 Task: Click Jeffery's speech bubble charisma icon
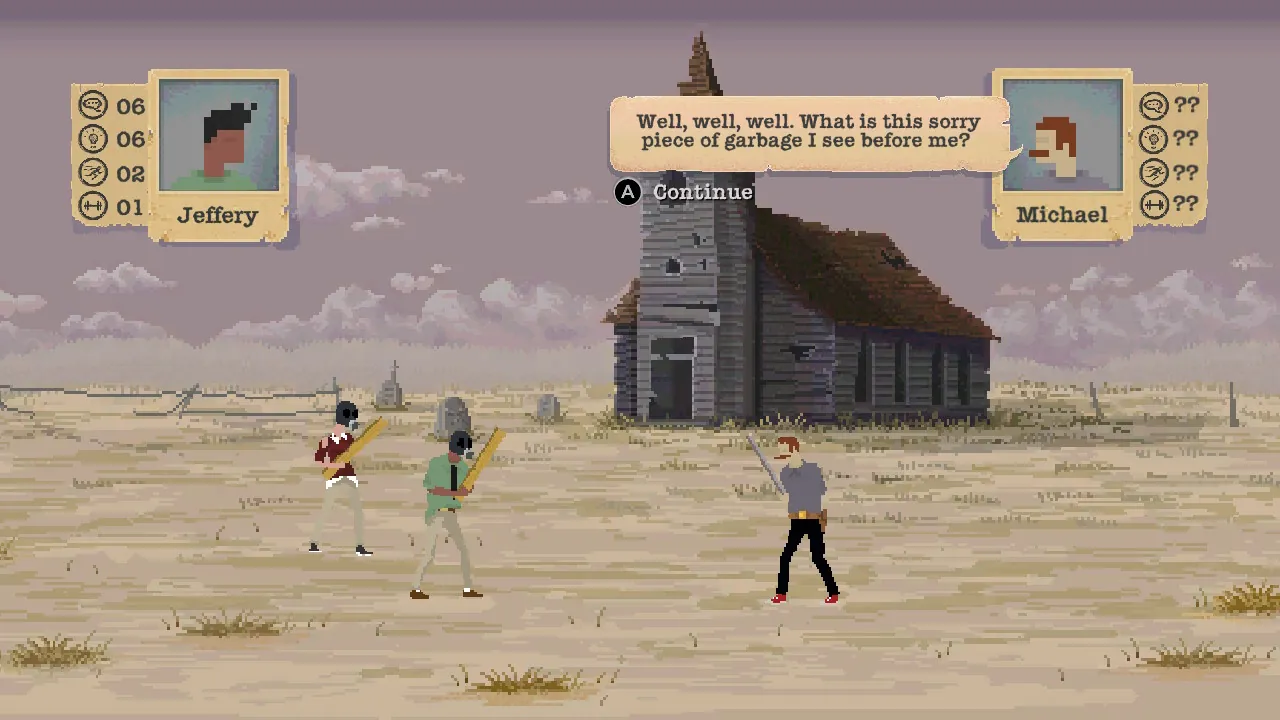click(91, 106)
